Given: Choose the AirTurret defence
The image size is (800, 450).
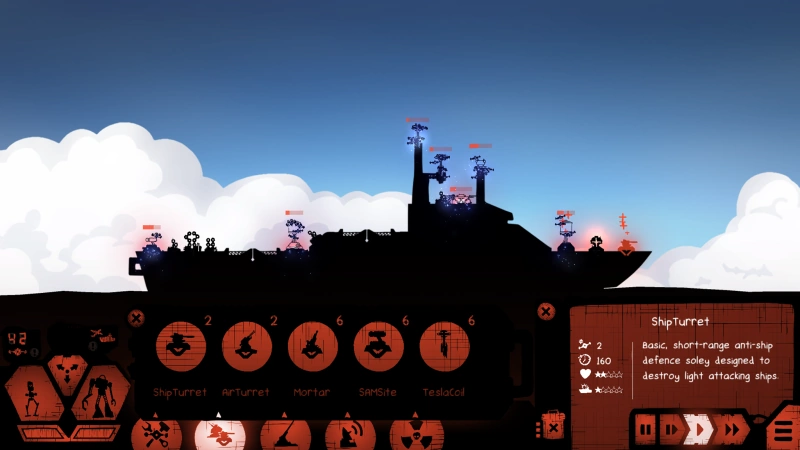Looking at the screenshot, I should (x=246, y=346).
